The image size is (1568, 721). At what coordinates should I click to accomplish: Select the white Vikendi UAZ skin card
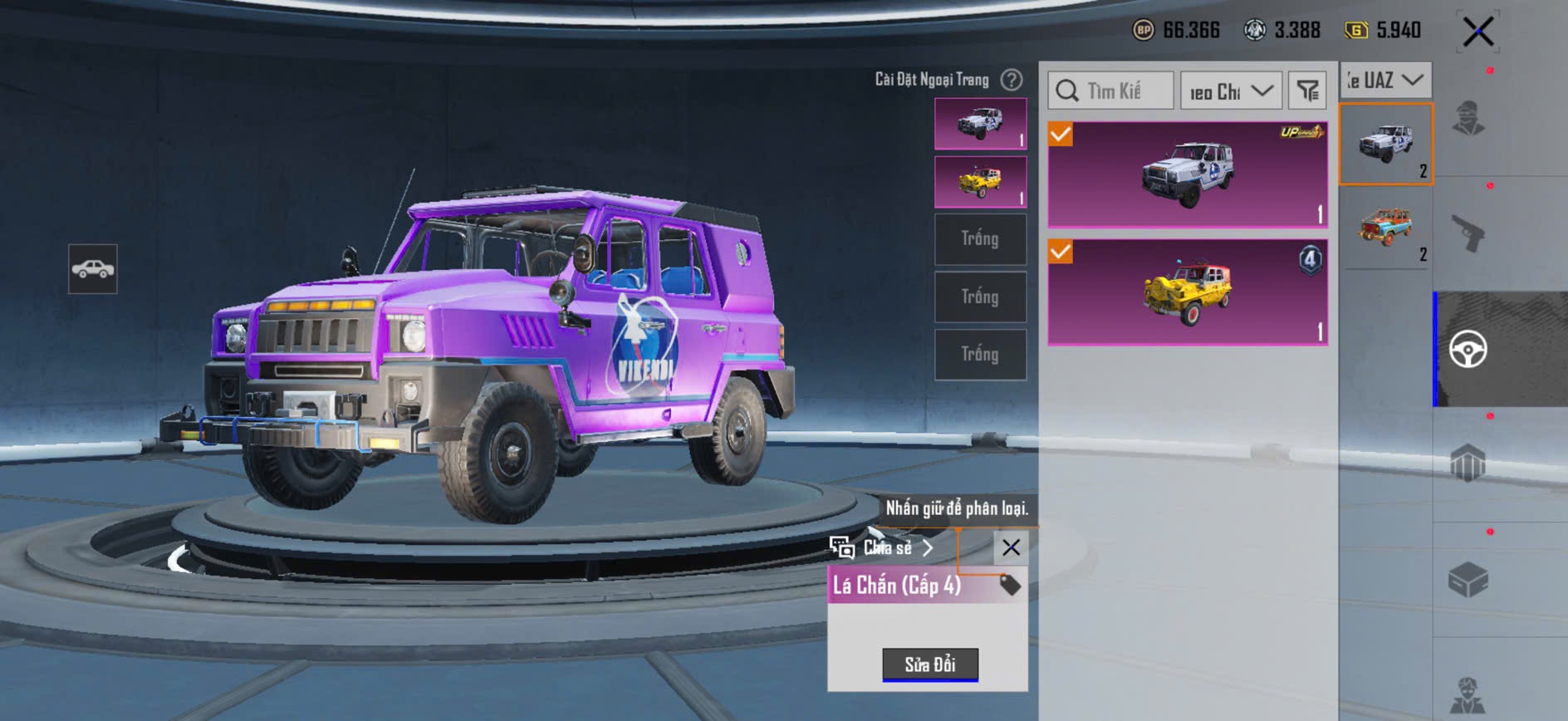pos(1188,175)
